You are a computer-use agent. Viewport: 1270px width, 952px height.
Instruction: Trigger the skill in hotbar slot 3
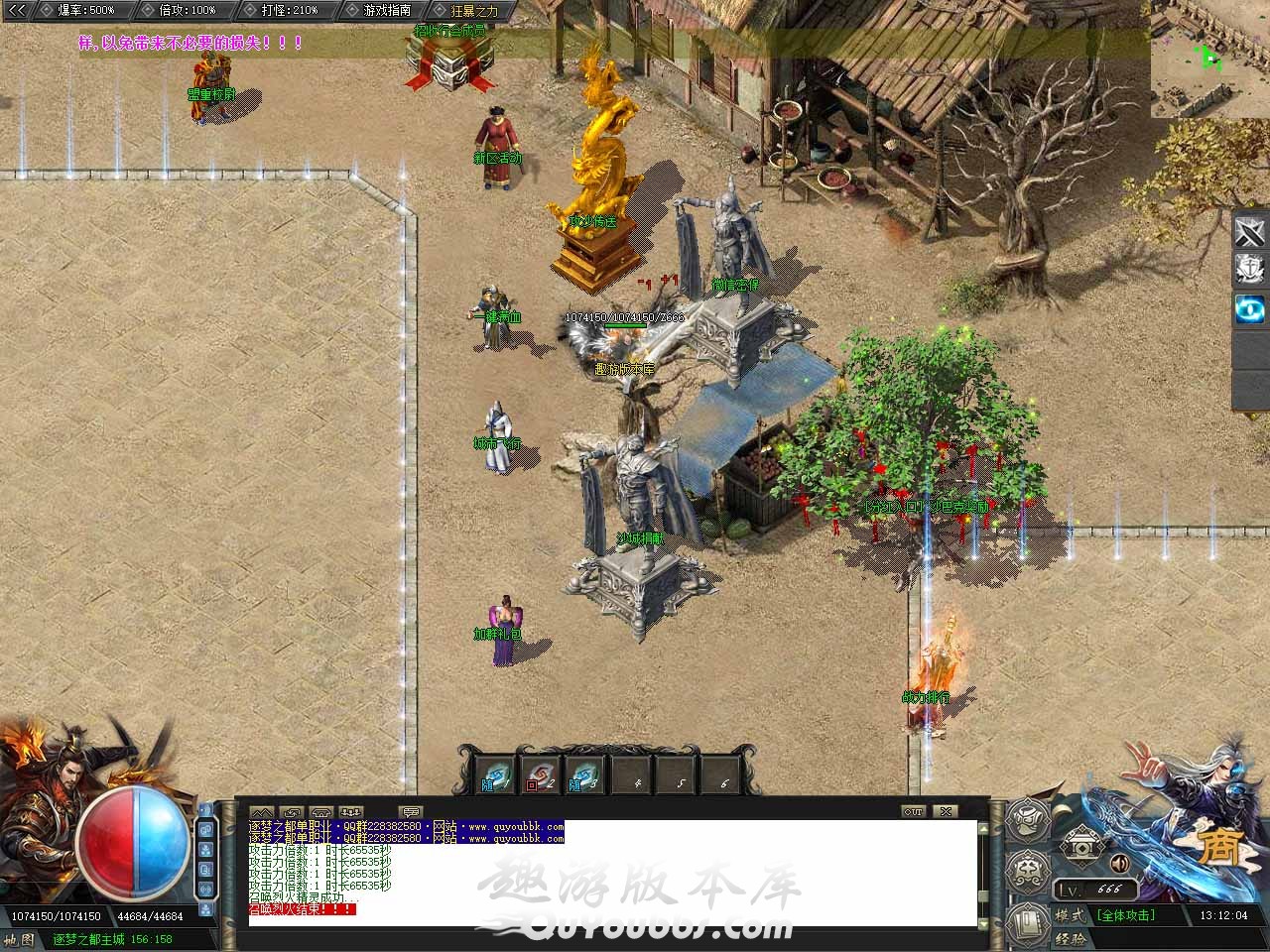[584, 775]
